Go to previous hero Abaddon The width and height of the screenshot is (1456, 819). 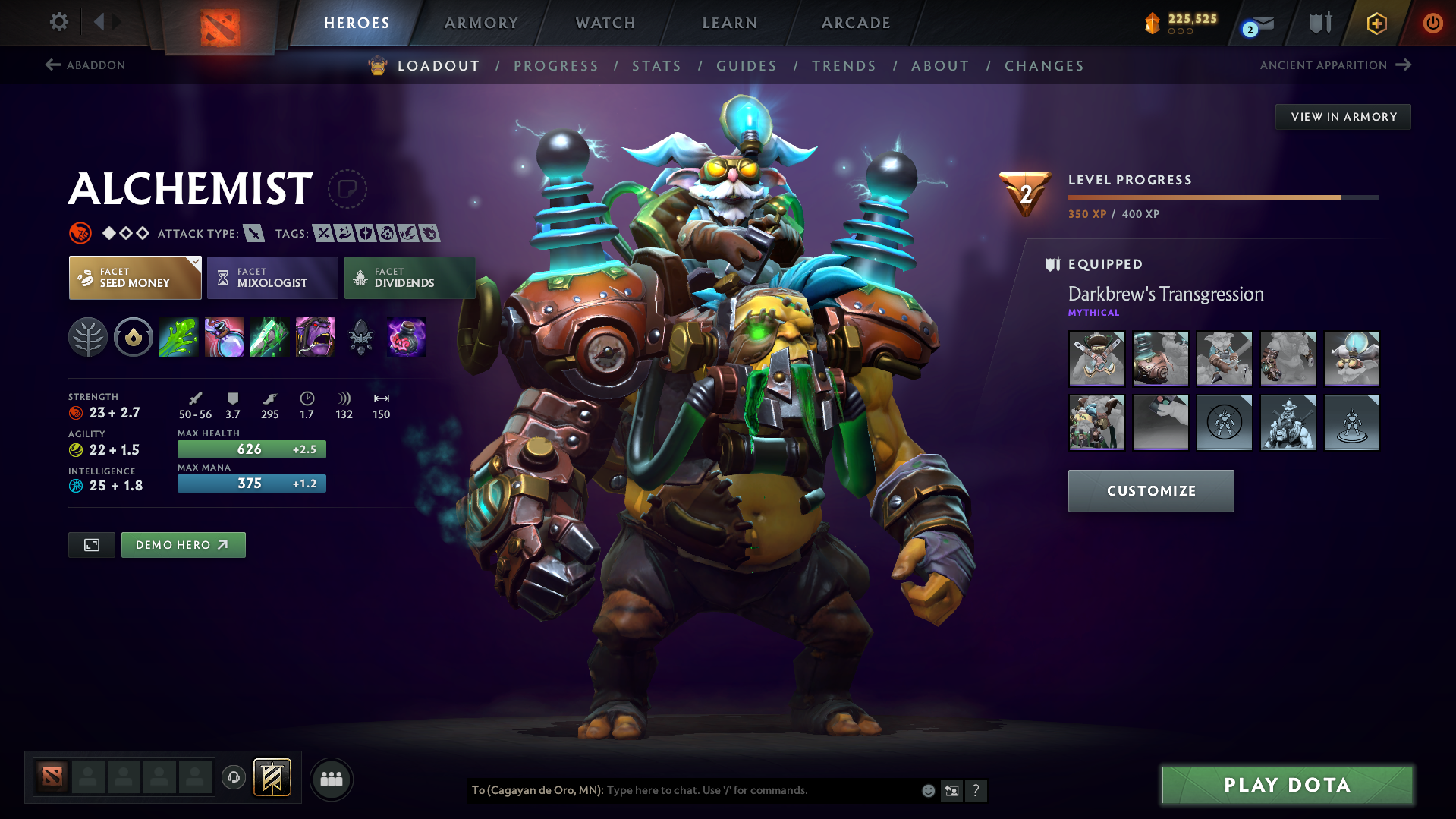85,65
